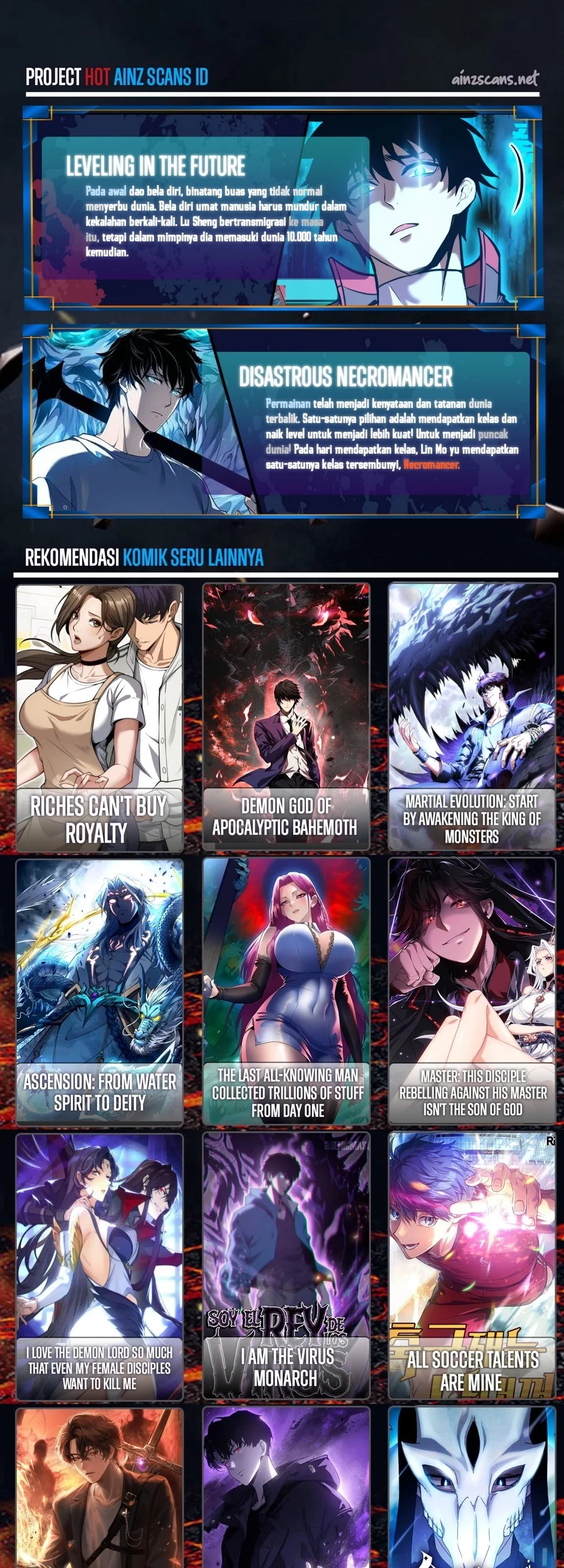The image size is (564, 1568).
Task: Open Demon God of Apocalyptic Bahemoth
Action: coord(286,717)
